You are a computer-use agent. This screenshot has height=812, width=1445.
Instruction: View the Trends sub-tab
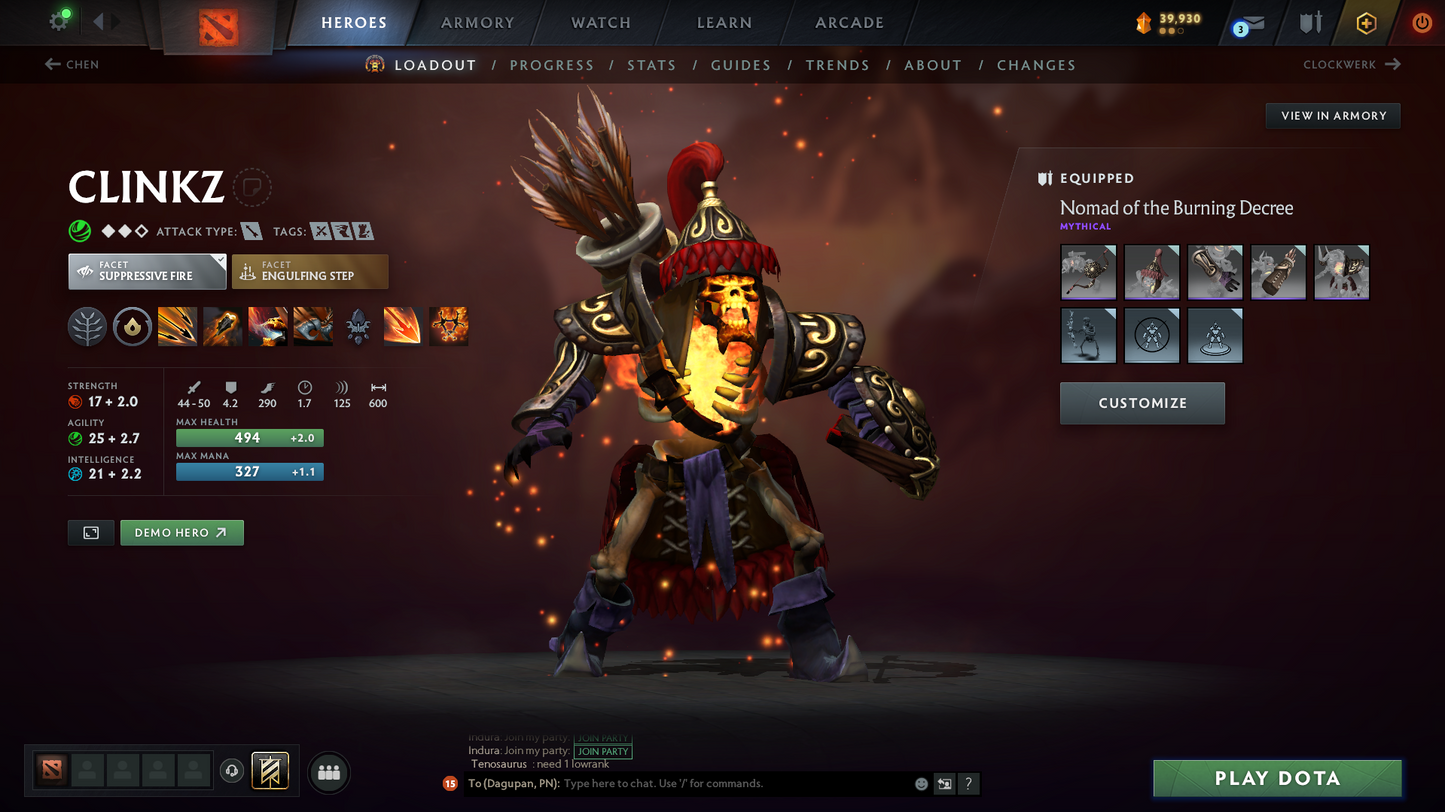click(837, 65)
